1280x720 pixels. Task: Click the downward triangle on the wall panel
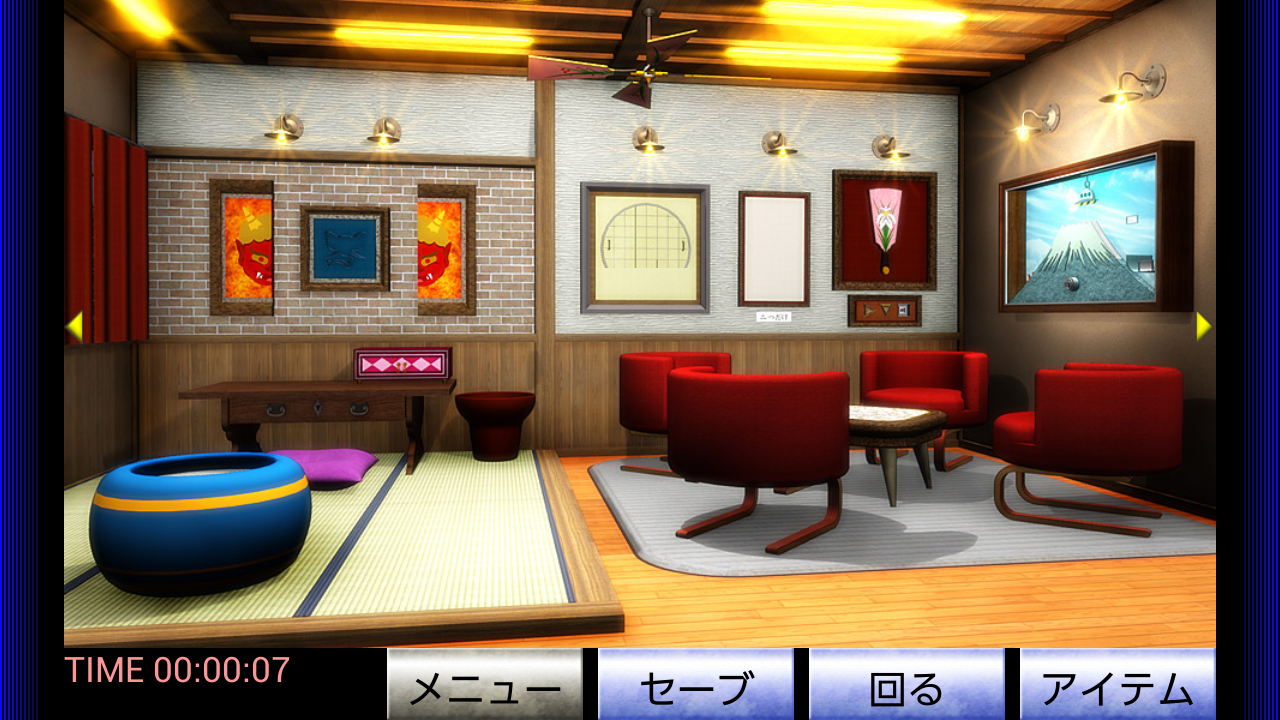coord(886,310)
